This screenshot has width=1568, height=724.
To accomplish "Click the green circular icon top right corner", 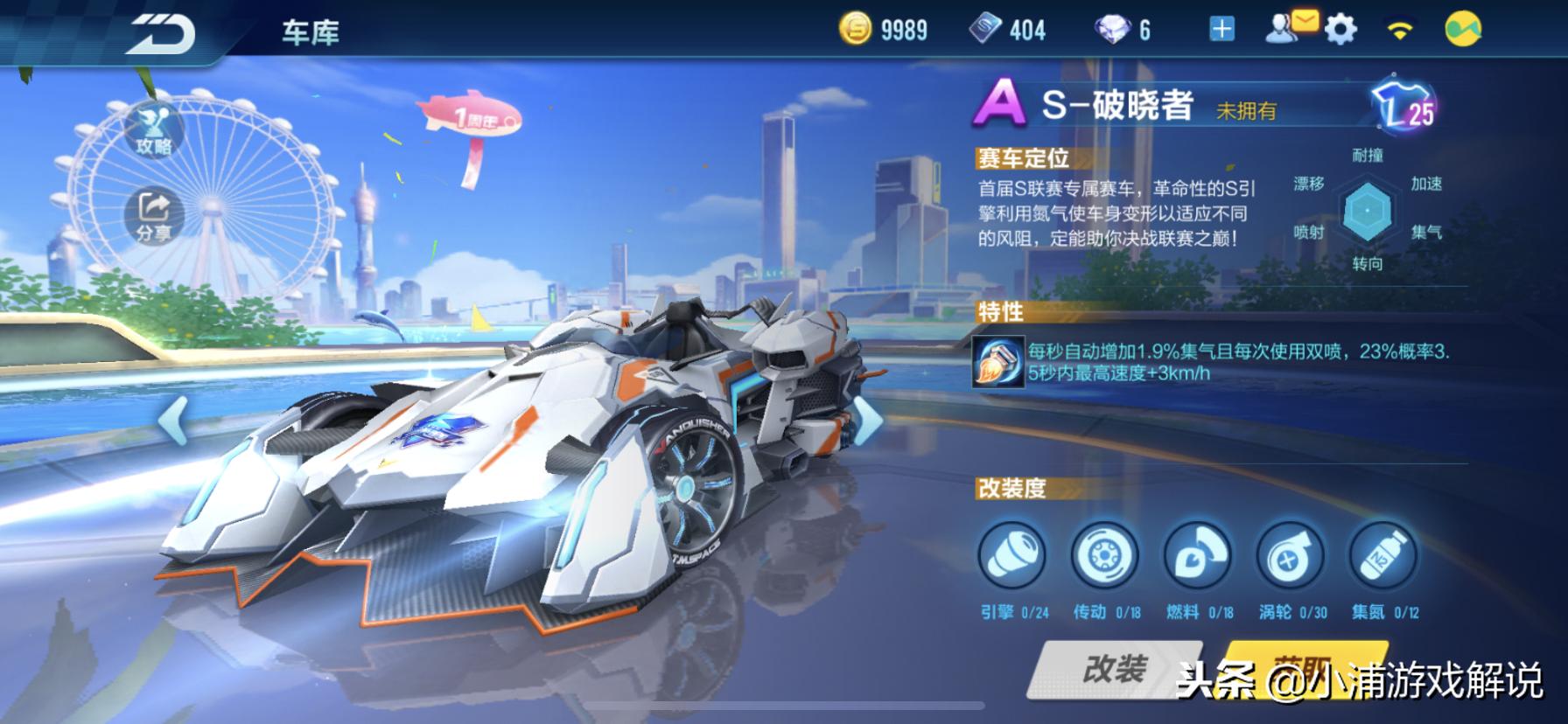I will (1460, 29).
